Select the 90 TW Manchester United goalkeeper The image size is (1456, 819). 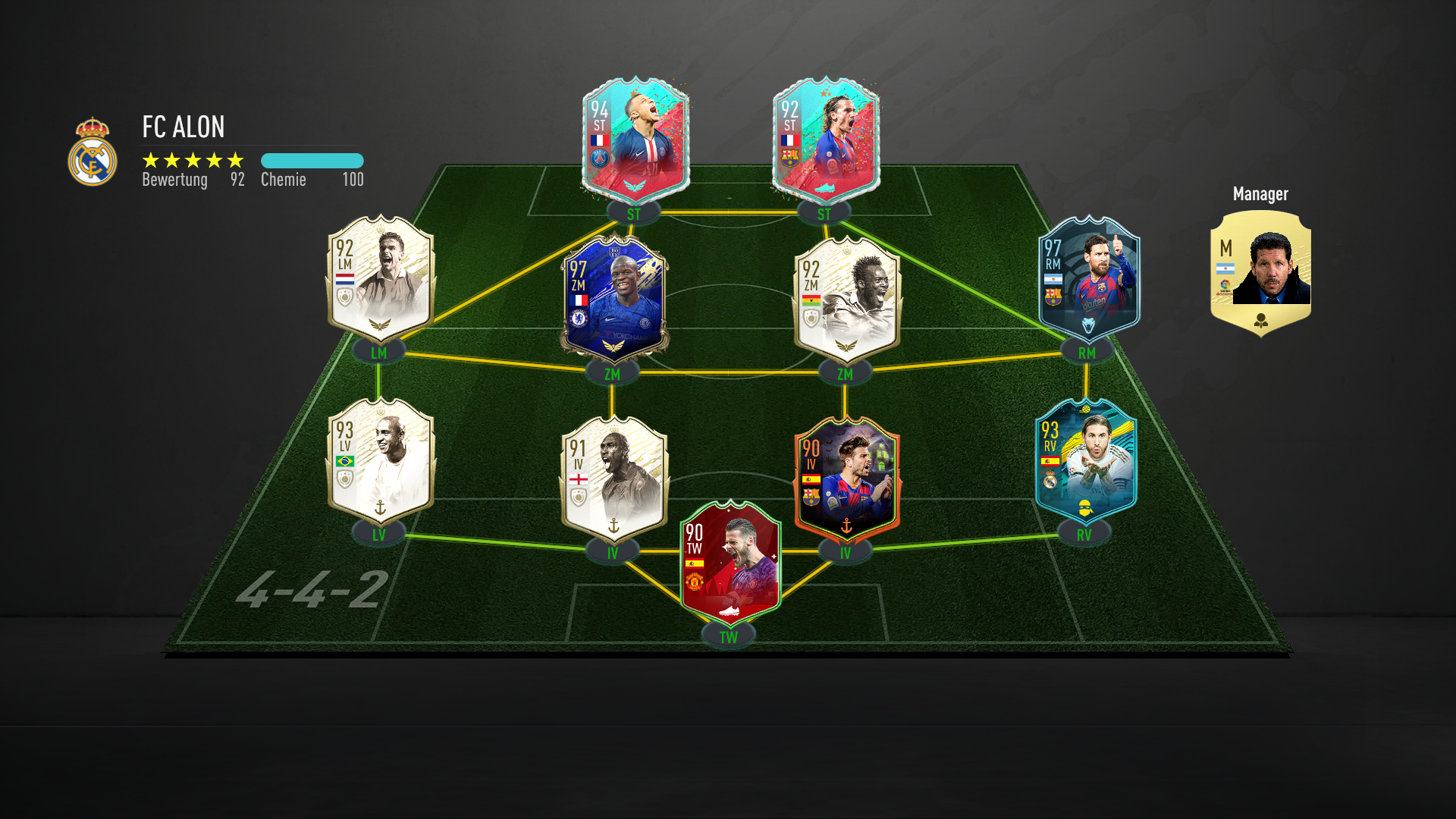(x=730, y=563)
